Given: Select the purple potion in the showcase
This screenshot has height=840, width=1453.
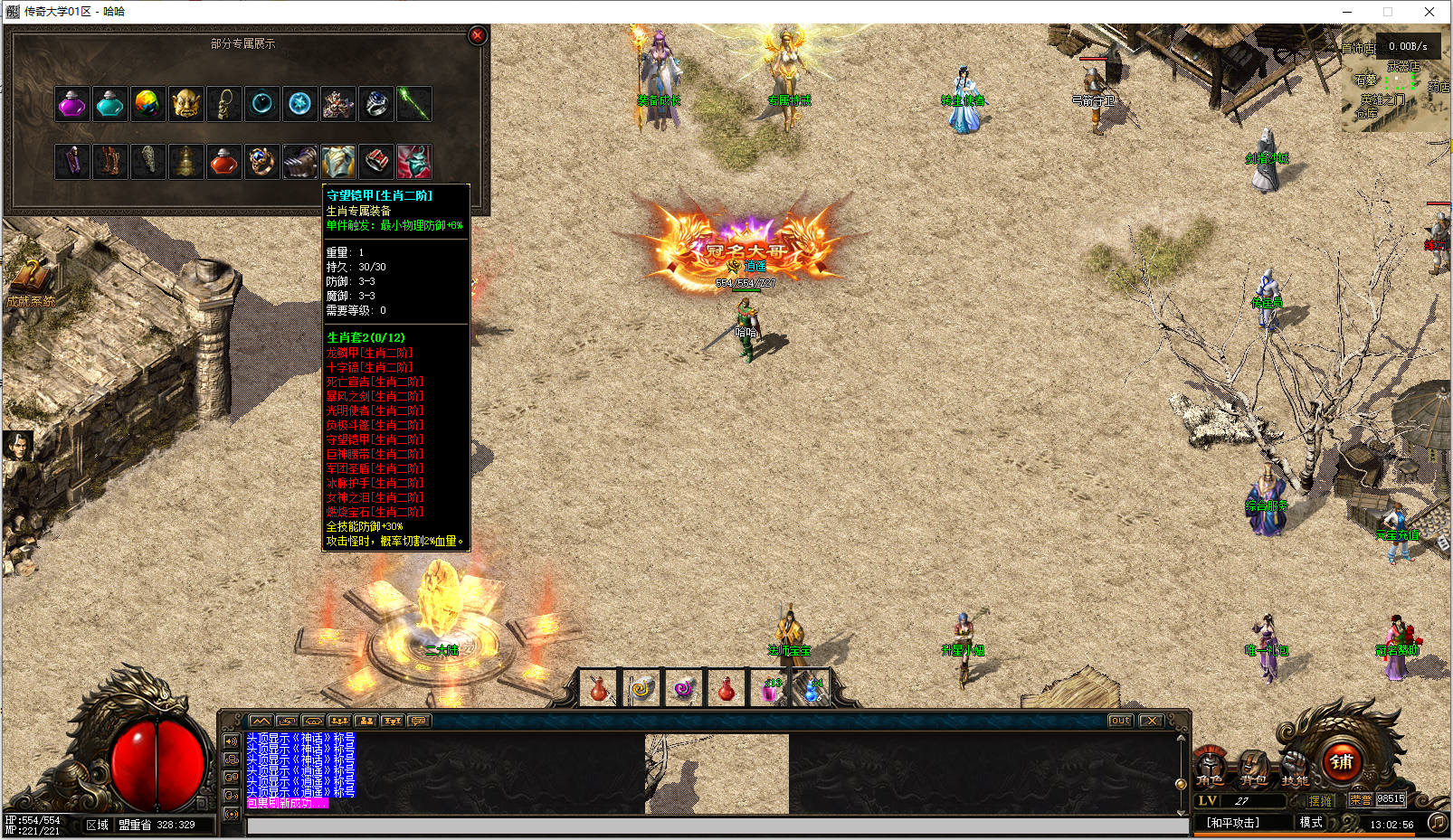Looking at the screenshot, I should pos(72,105).
